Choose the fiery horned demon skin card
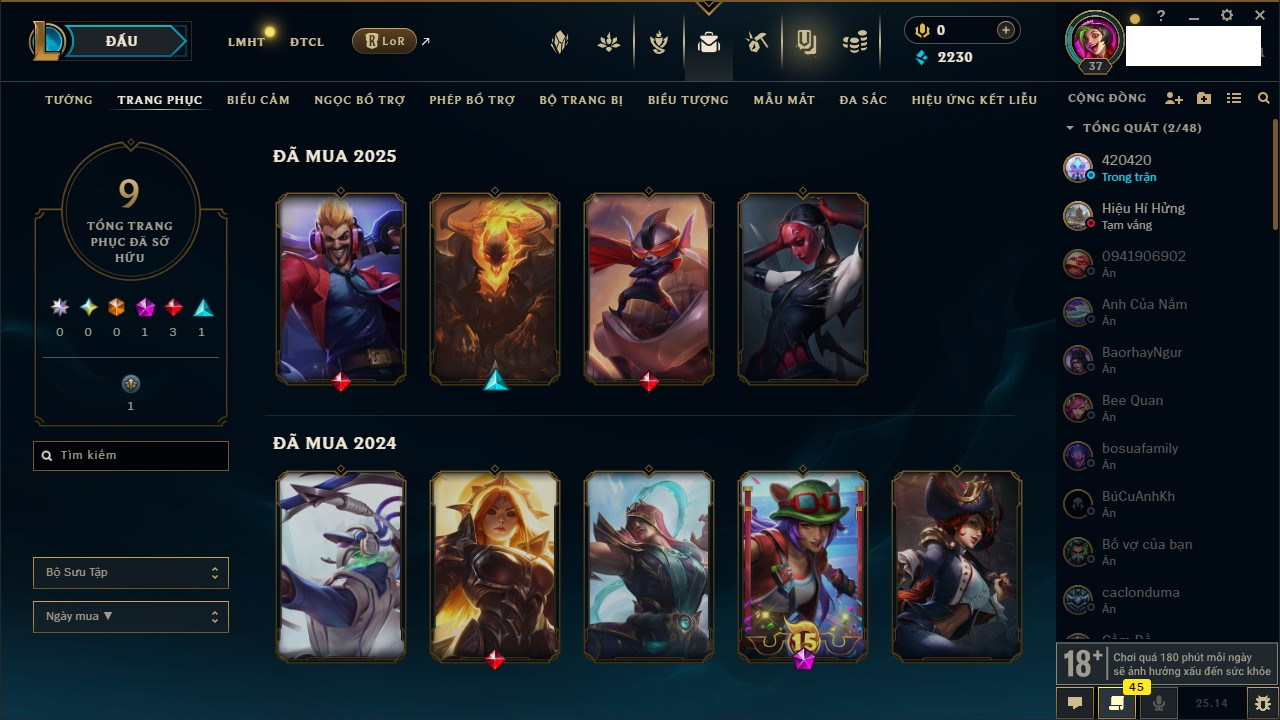The height and width of the screenshot is (720, 1280). point(495,288)
